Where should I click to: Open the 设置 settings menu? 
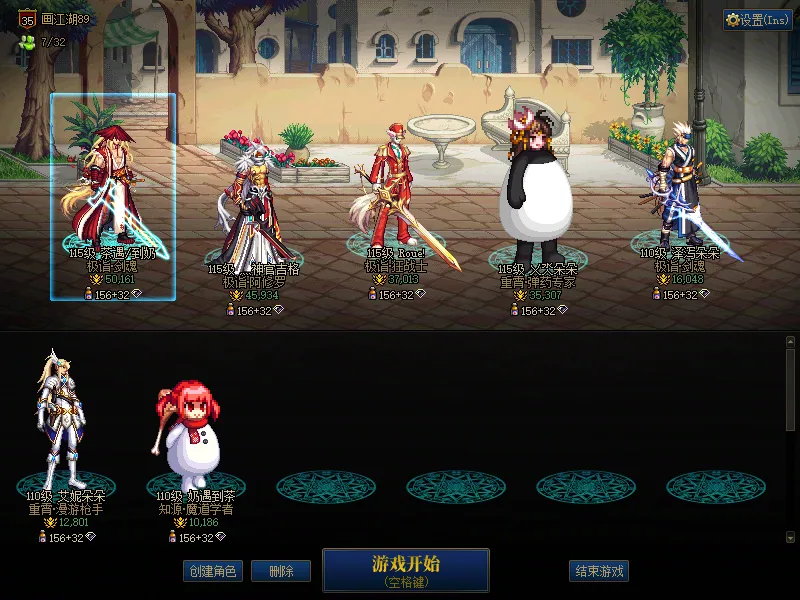758,20
